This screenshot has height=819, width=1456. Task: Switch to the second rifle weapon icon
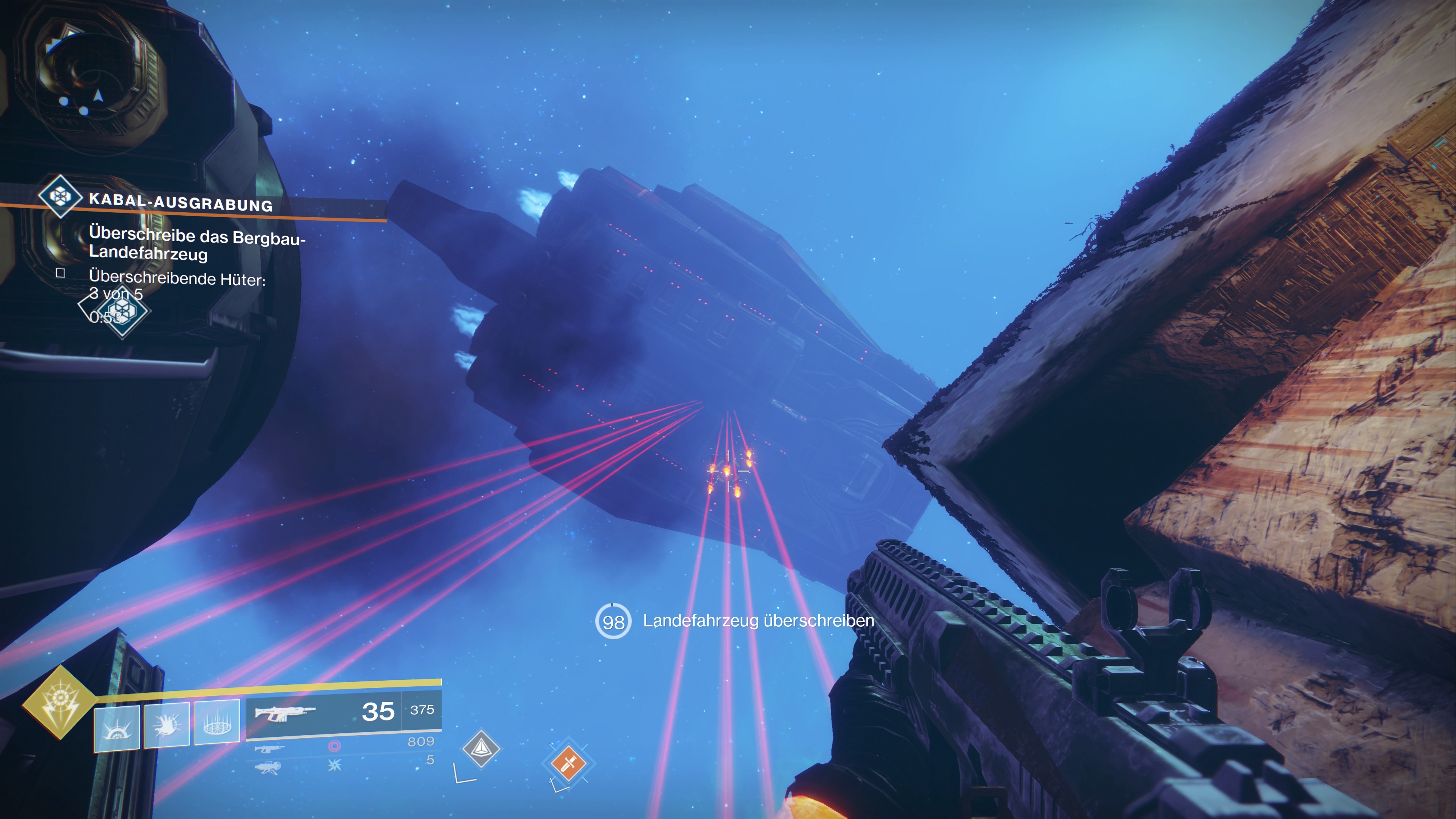tap(269, 749)
